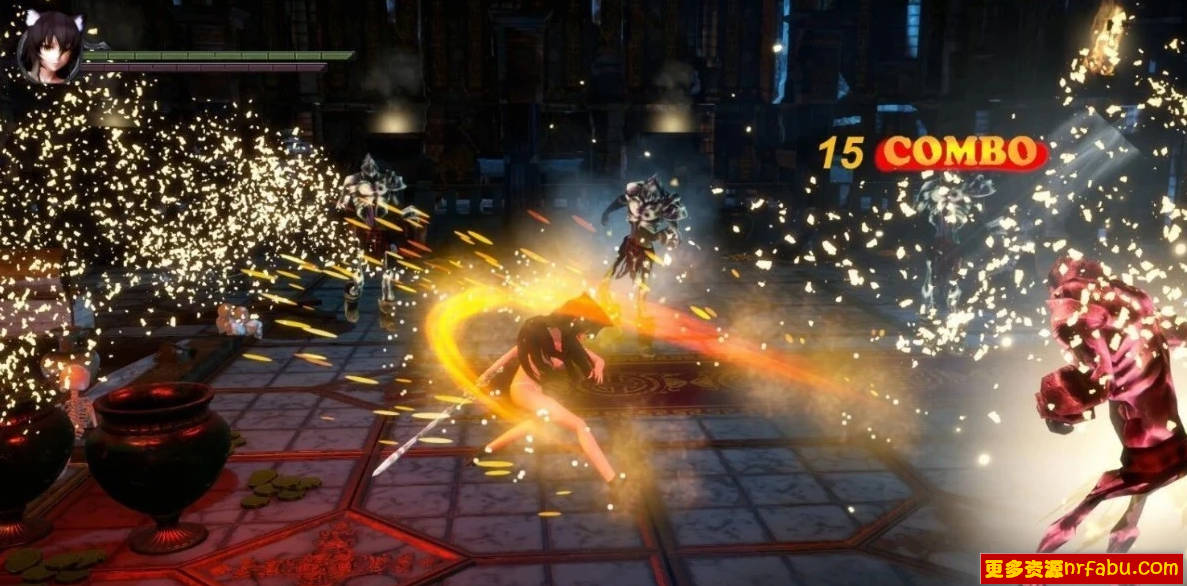
Task: Click the cat-eared character portrait
Action: pyautogui.click(x=49, y=45)
